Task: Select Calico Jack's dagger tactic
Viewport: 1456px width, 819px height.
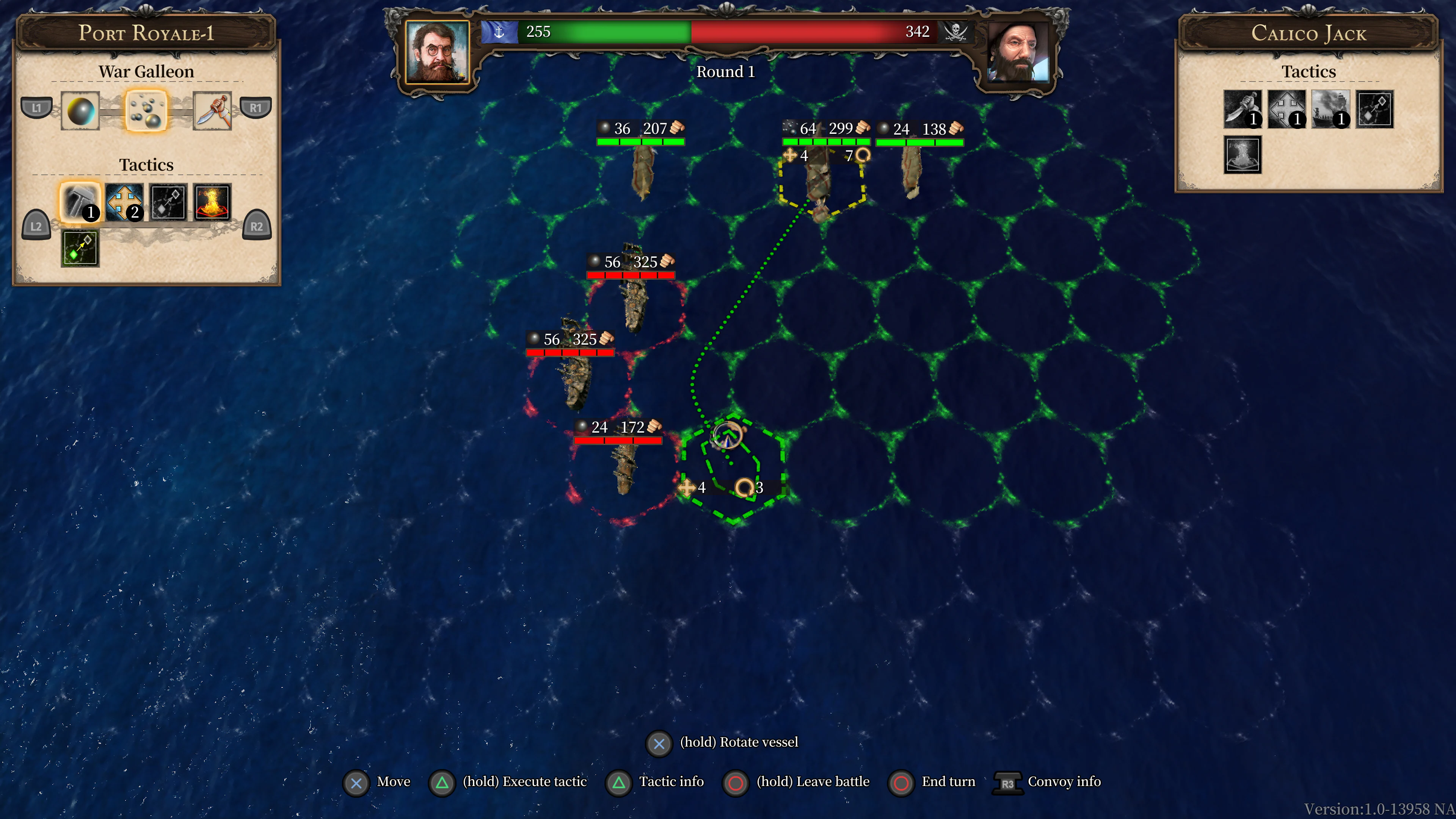Action: (1243, 108)
